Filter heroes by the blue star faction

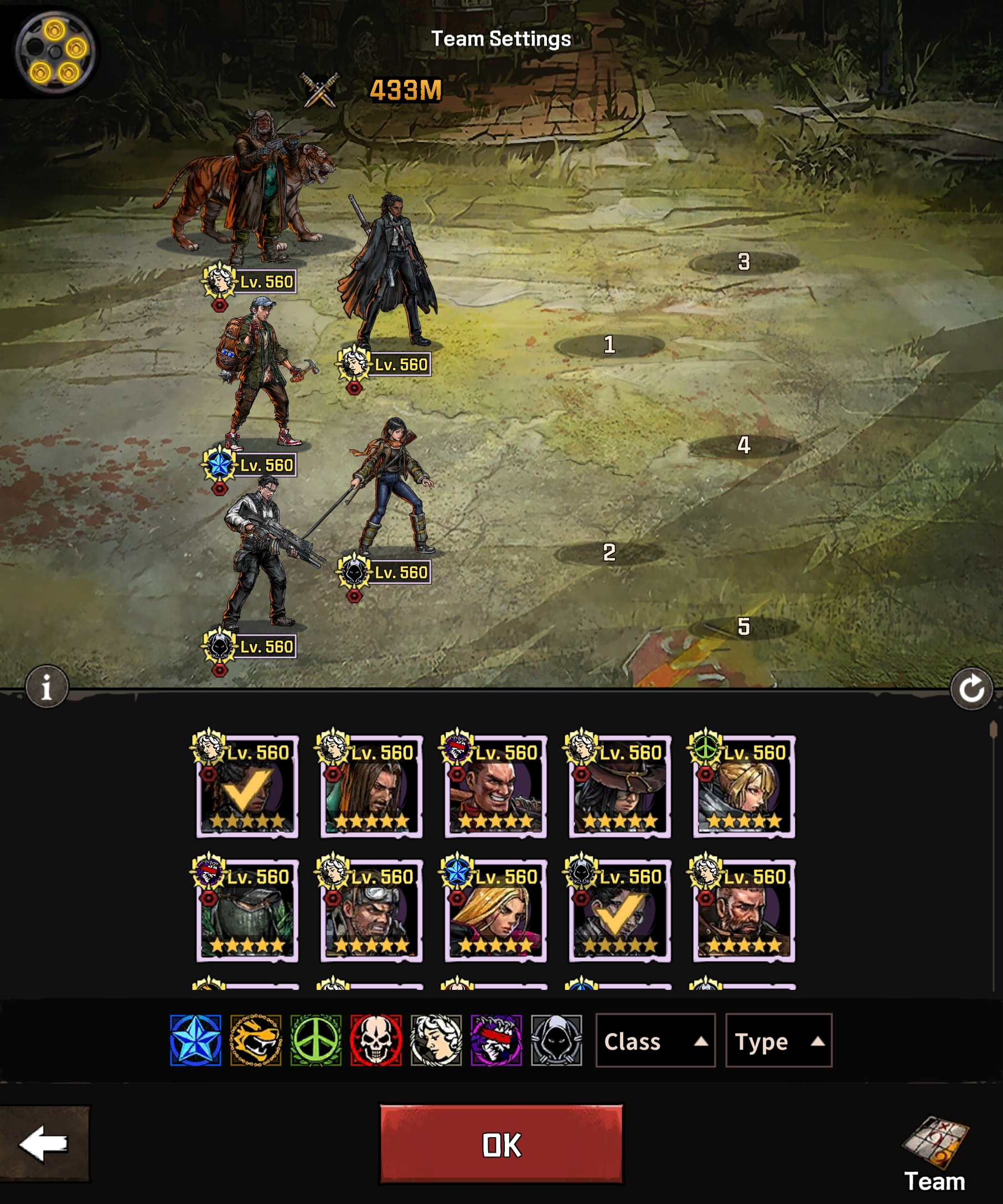pyautogui.click(x=195, y=1041)
